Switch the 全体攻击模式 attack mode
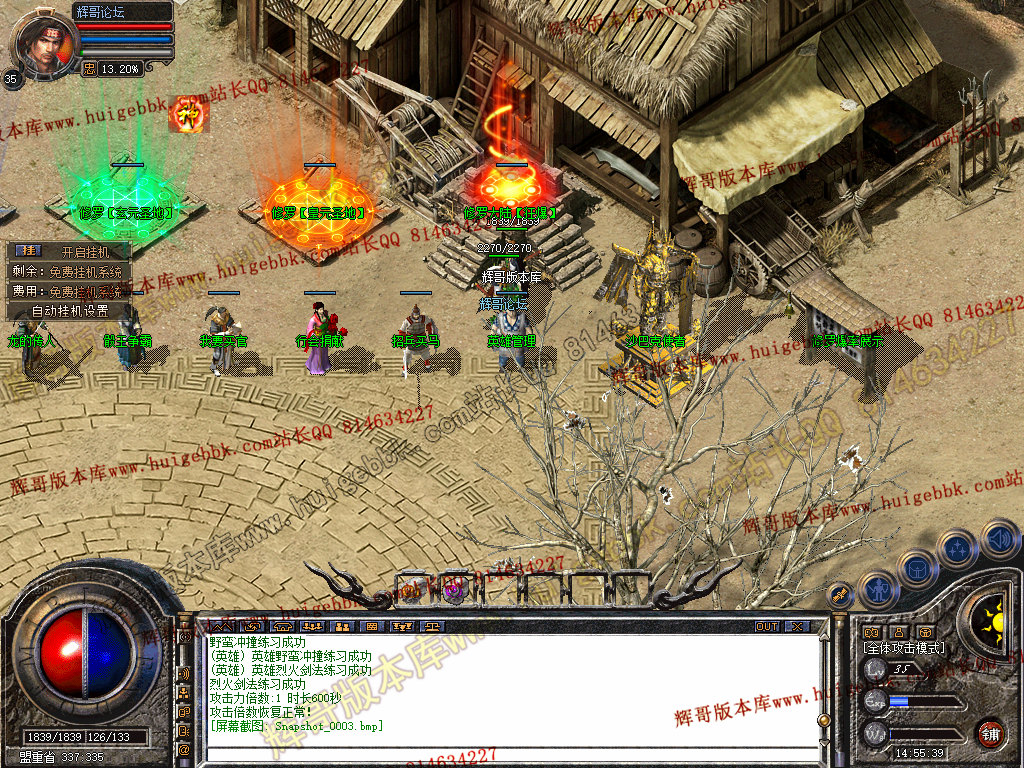Screen dimensions: 1024x768 (x=903, y=648)
